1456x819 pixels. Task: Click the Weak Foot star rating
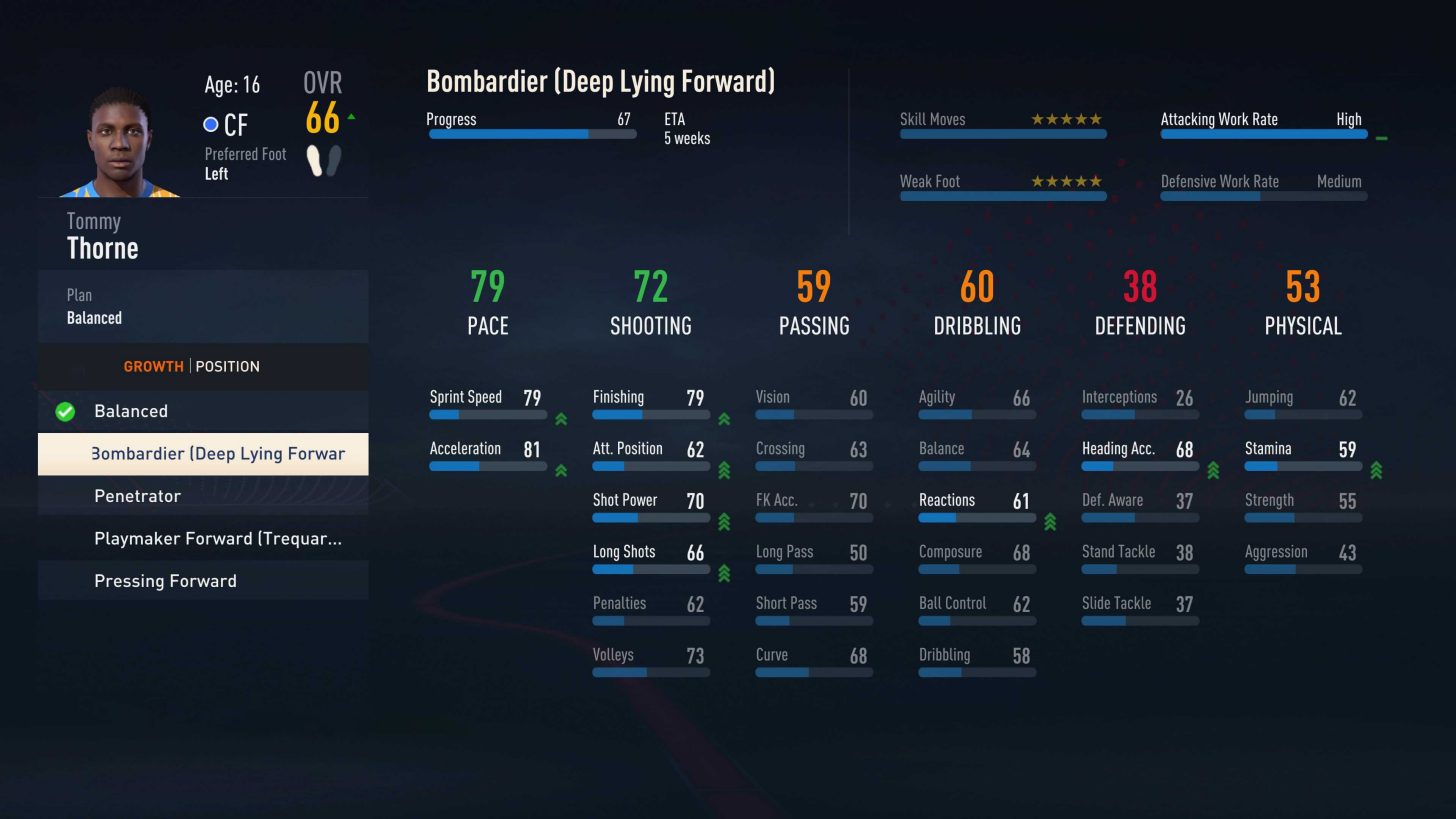(x=1066, y=182)
